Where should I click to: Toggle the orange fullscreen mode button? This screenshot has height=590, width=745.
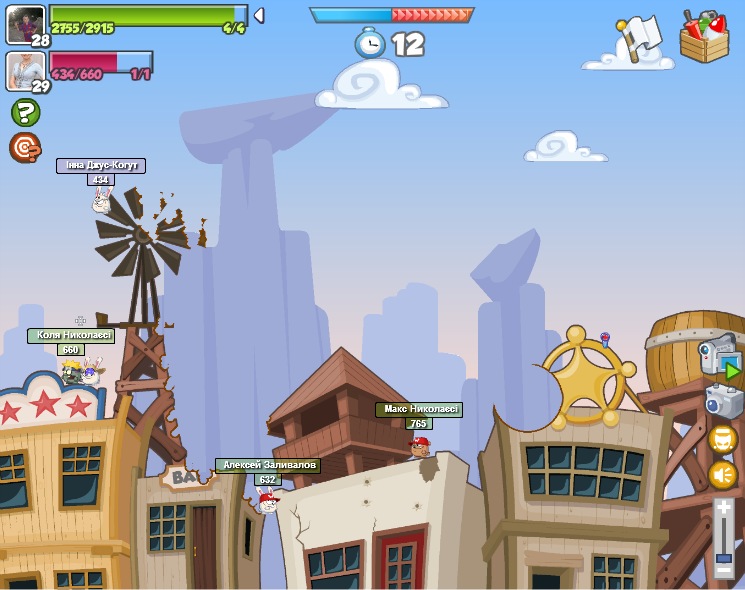(723, 439)
